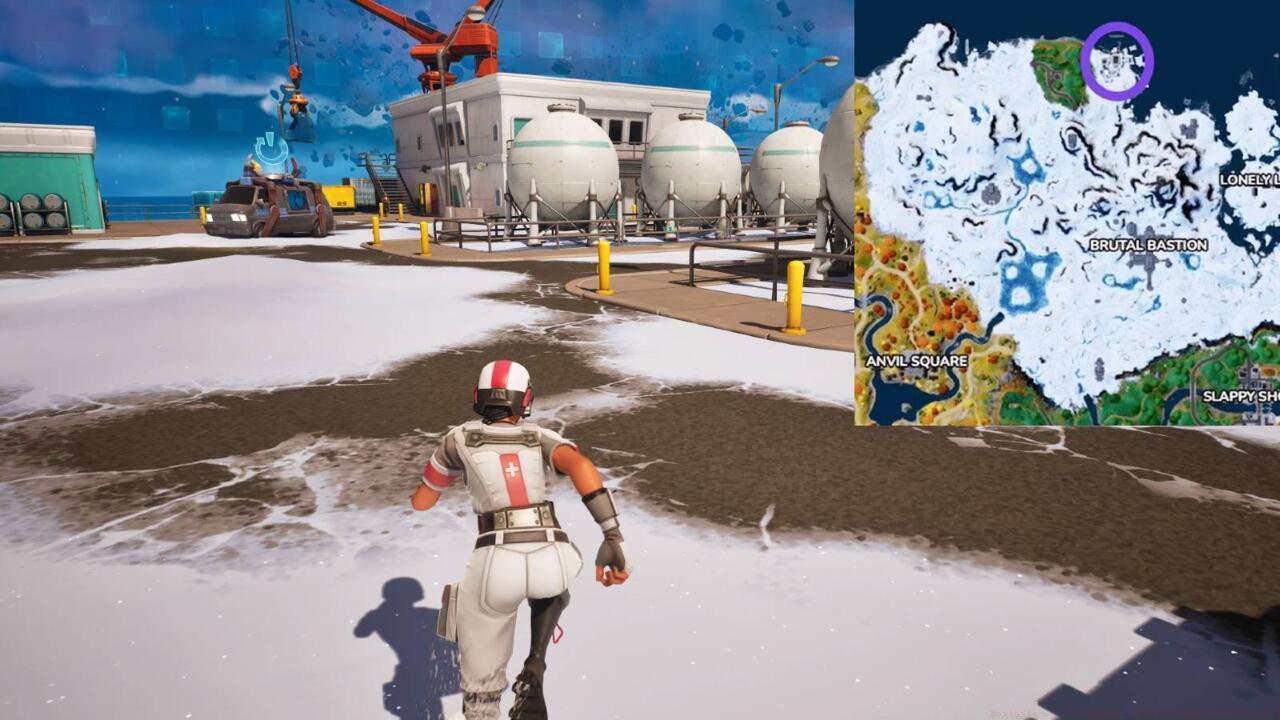Viewport: 1280px width, 720px height.
Task: Select the yellow generator beside the van
Action: pyautogui.click(x=339, y=194)
